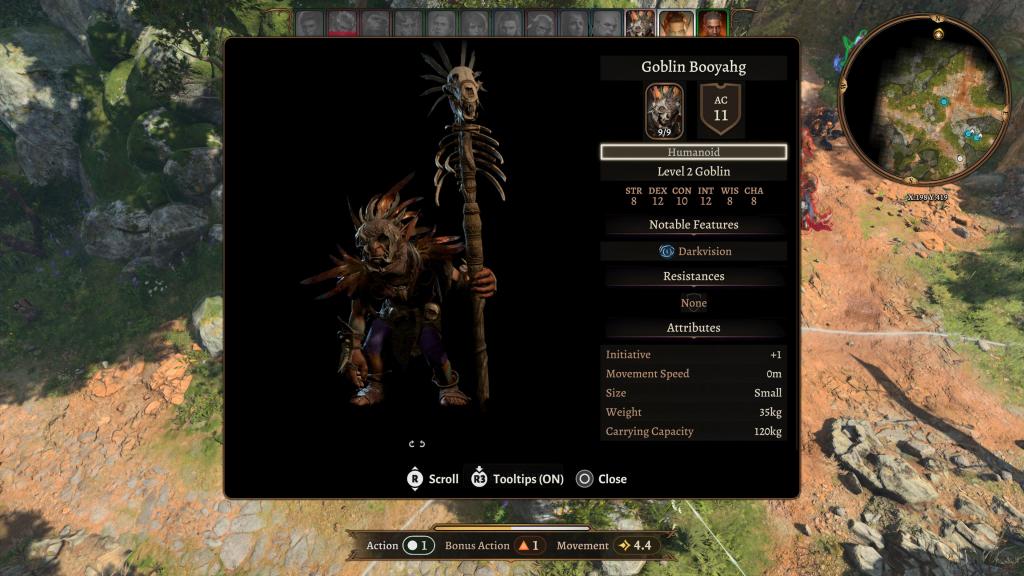The width and height of the screenshot is (1024, 576).
Task: Select the Armour Class 11 shield badge
Action: (721, 110)
